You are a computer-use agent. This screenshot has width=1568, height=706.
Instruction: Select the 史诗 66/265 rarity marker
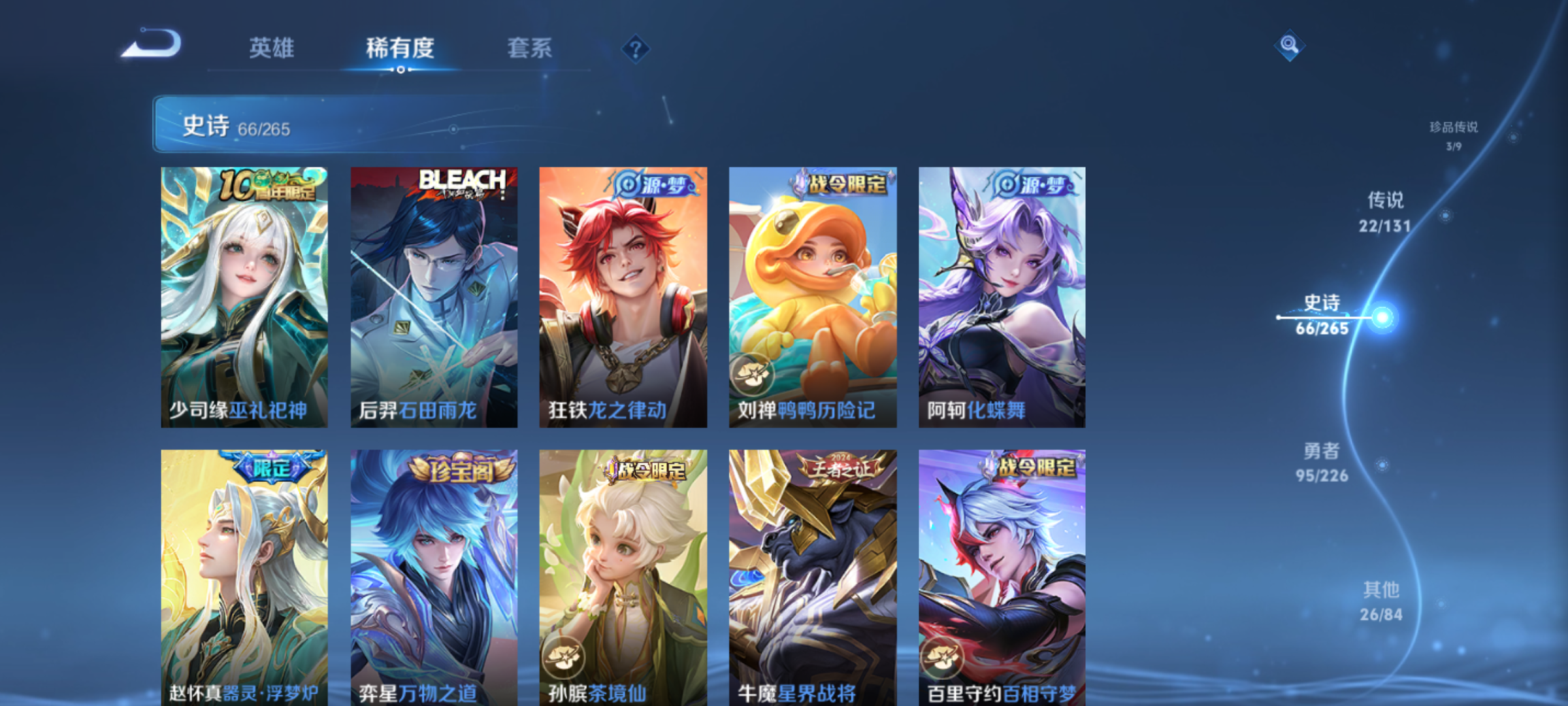pyautogui.click(x=1322, y=315)
